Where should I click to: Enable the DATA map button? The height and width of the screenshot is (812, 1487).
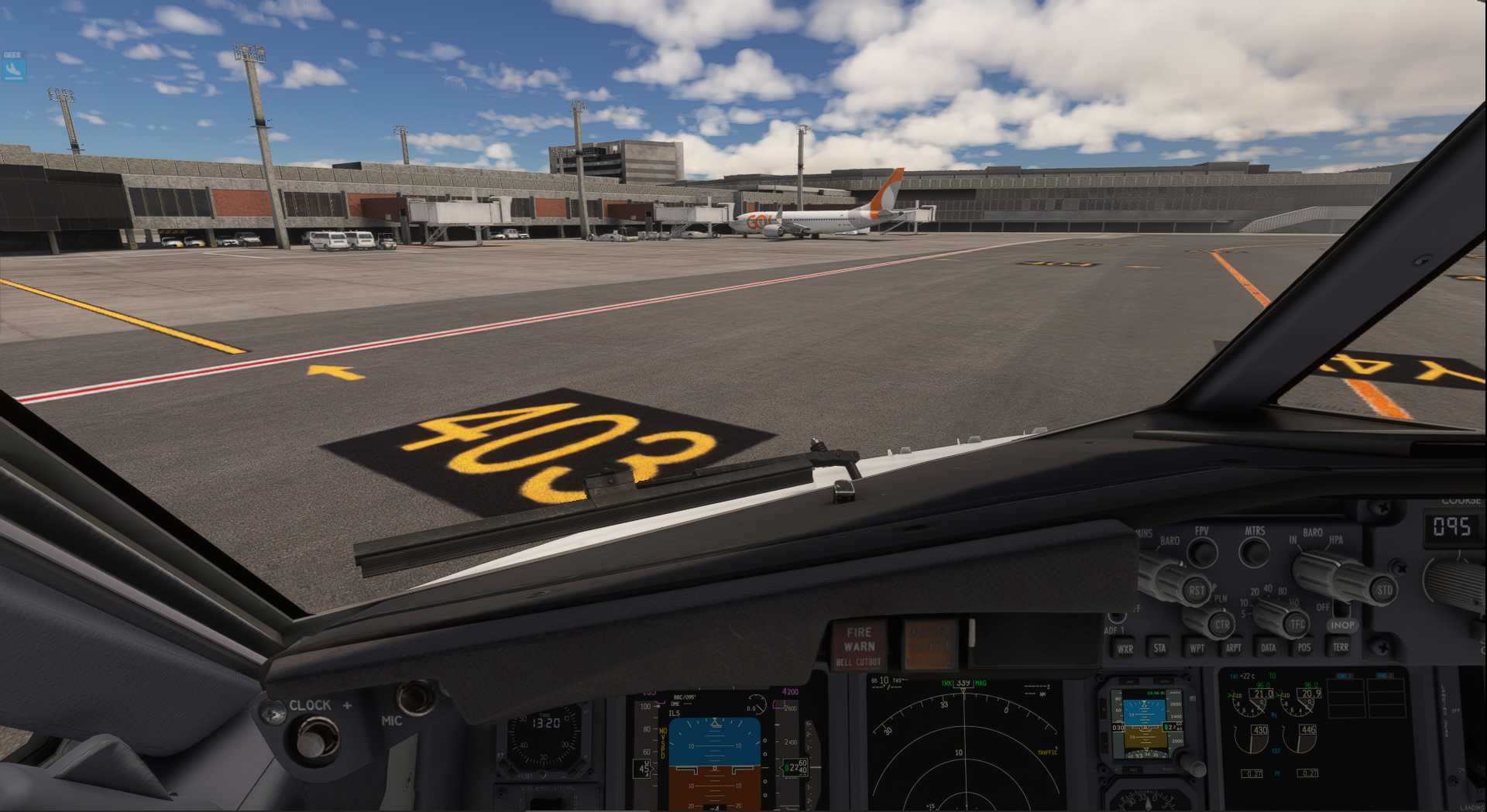tap(1269, 647)
